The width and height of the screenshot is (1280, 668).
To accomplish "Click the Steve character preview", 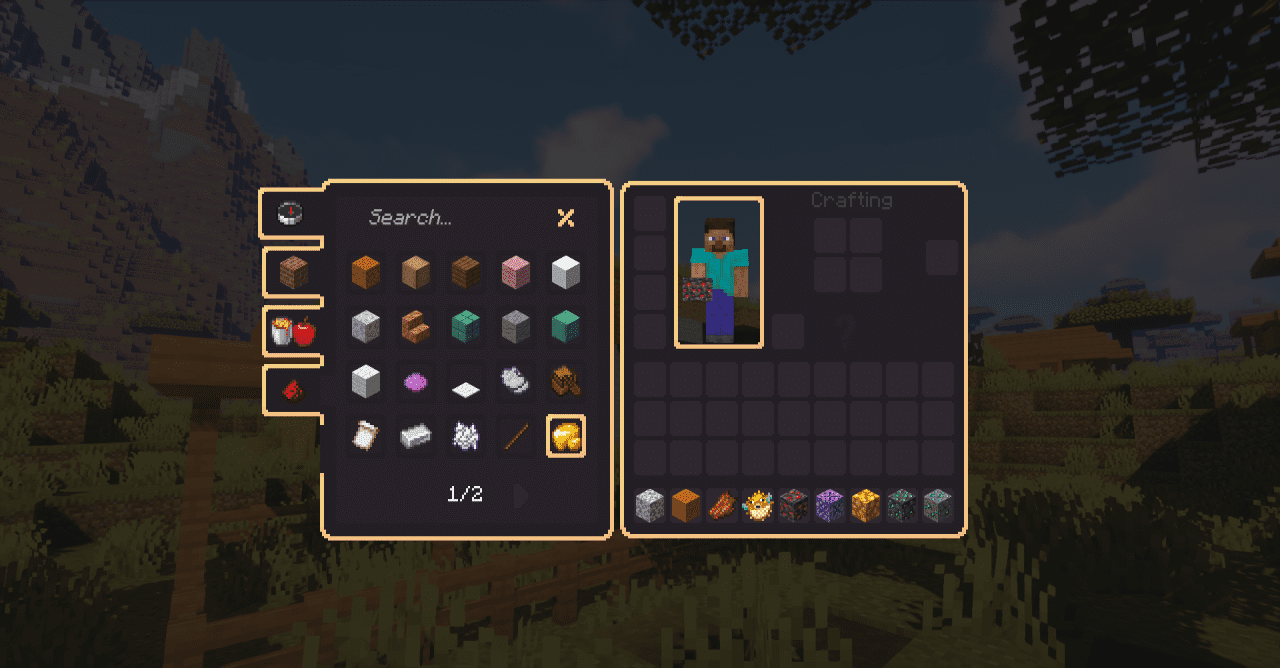I will point(719,272).
